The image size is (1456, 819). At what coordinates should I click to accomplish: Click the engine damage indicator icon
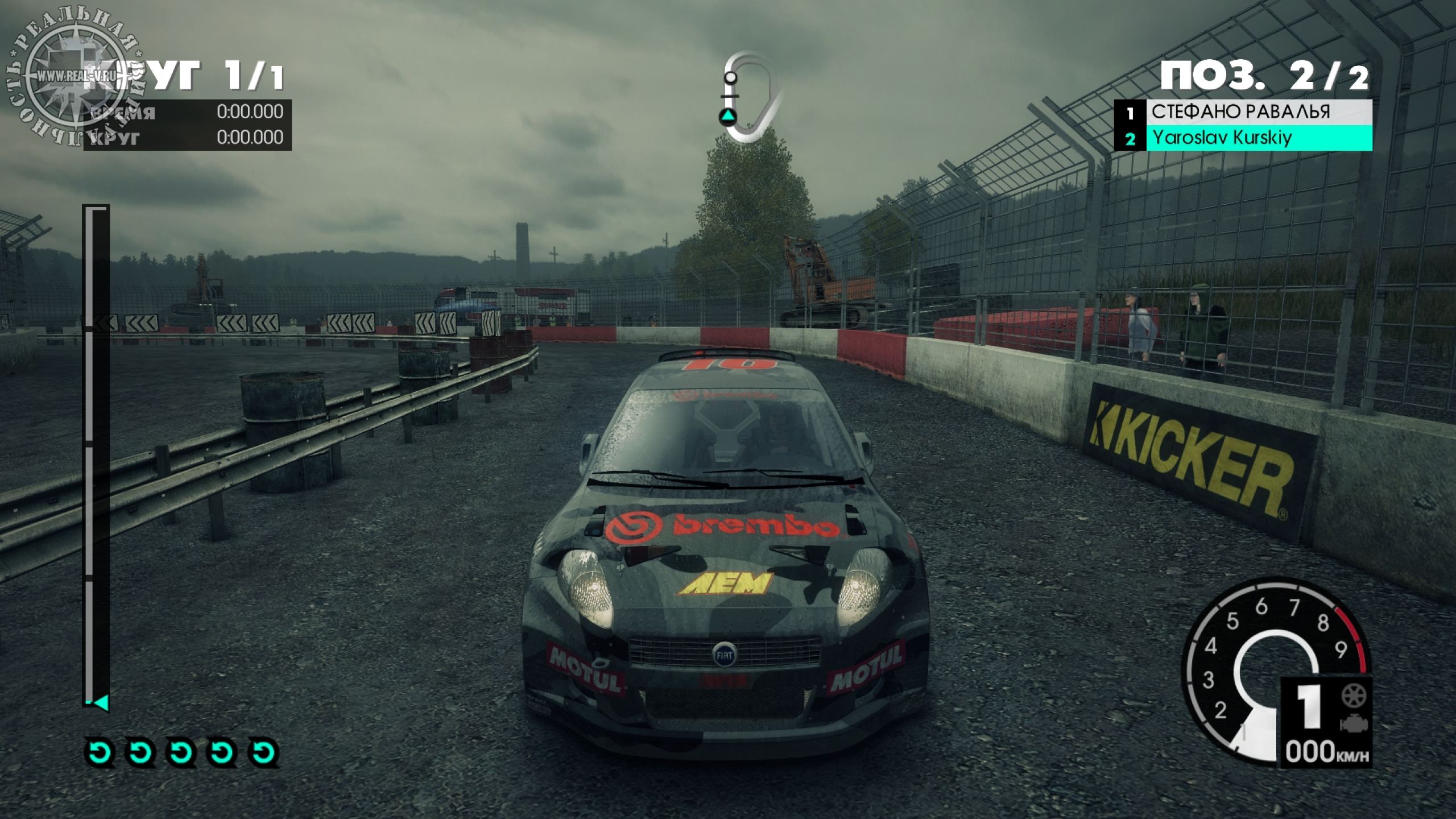(1354, 723)
